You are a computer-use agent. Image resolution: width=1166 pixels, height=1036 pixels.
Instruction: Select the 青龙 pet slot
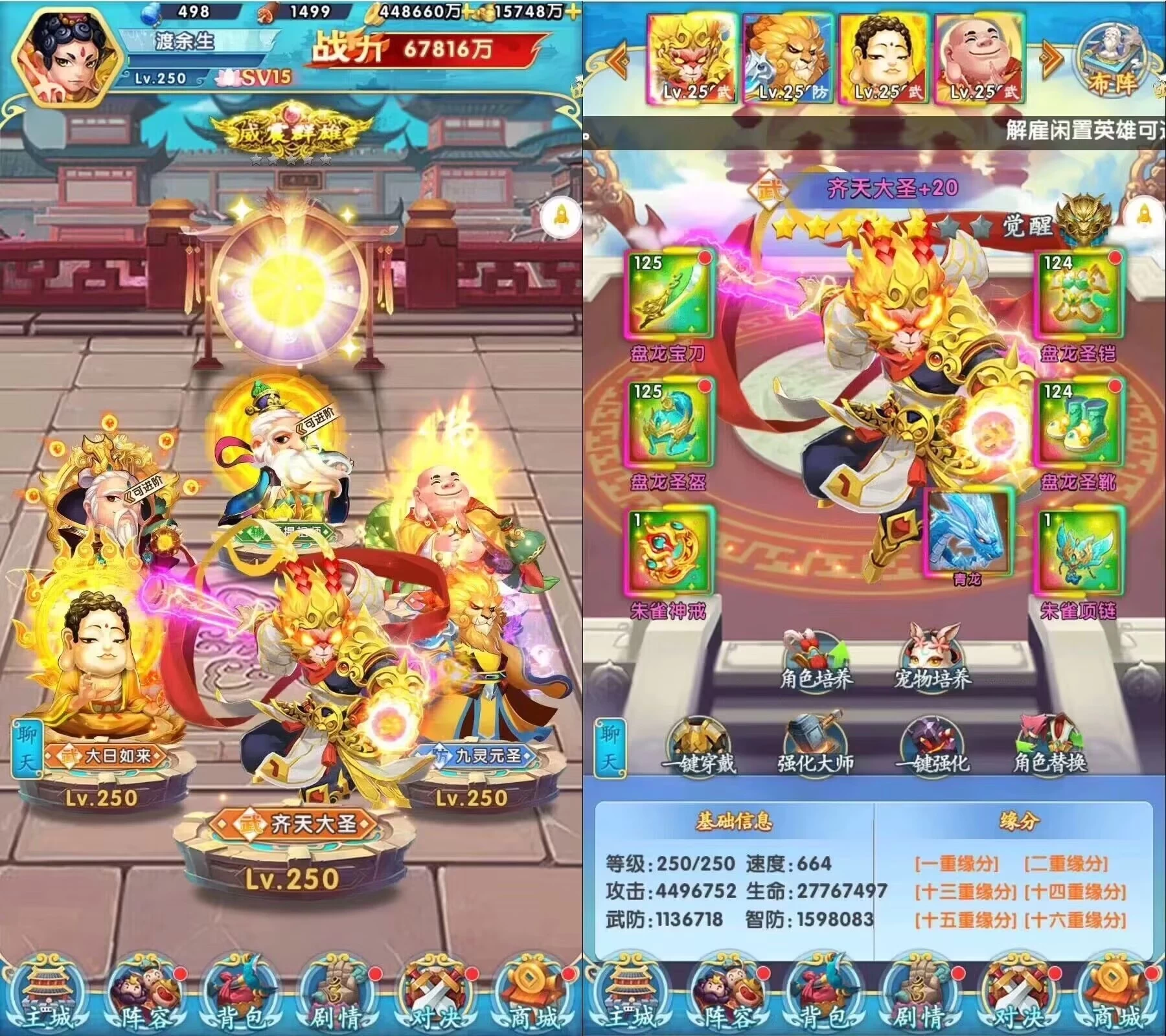pos(968,532)
